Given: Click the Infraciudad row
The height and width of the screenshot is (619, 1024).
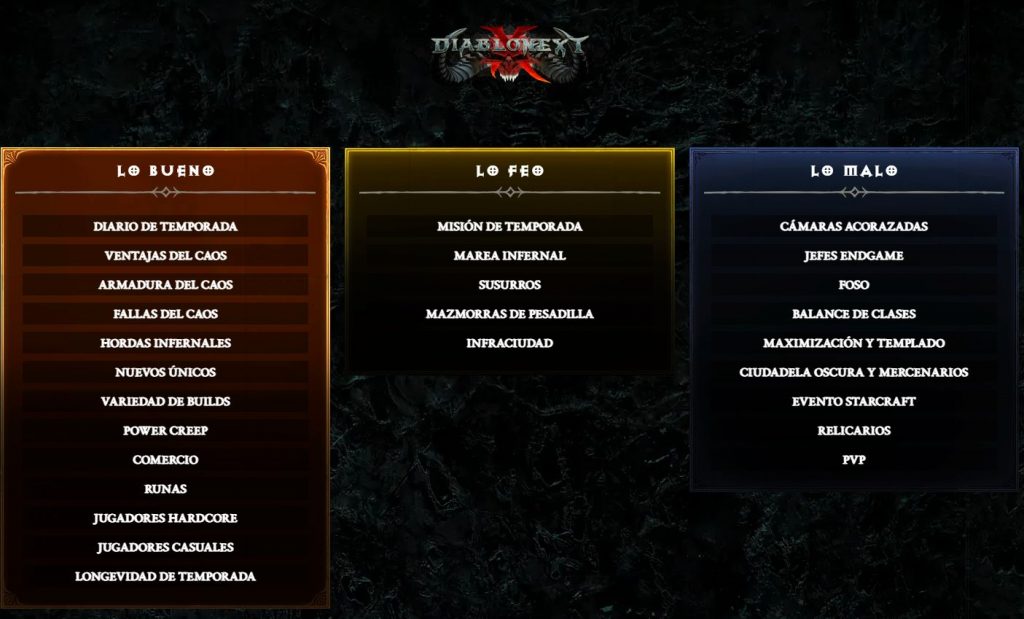Looking at the screenshot, I should [509, 343].
